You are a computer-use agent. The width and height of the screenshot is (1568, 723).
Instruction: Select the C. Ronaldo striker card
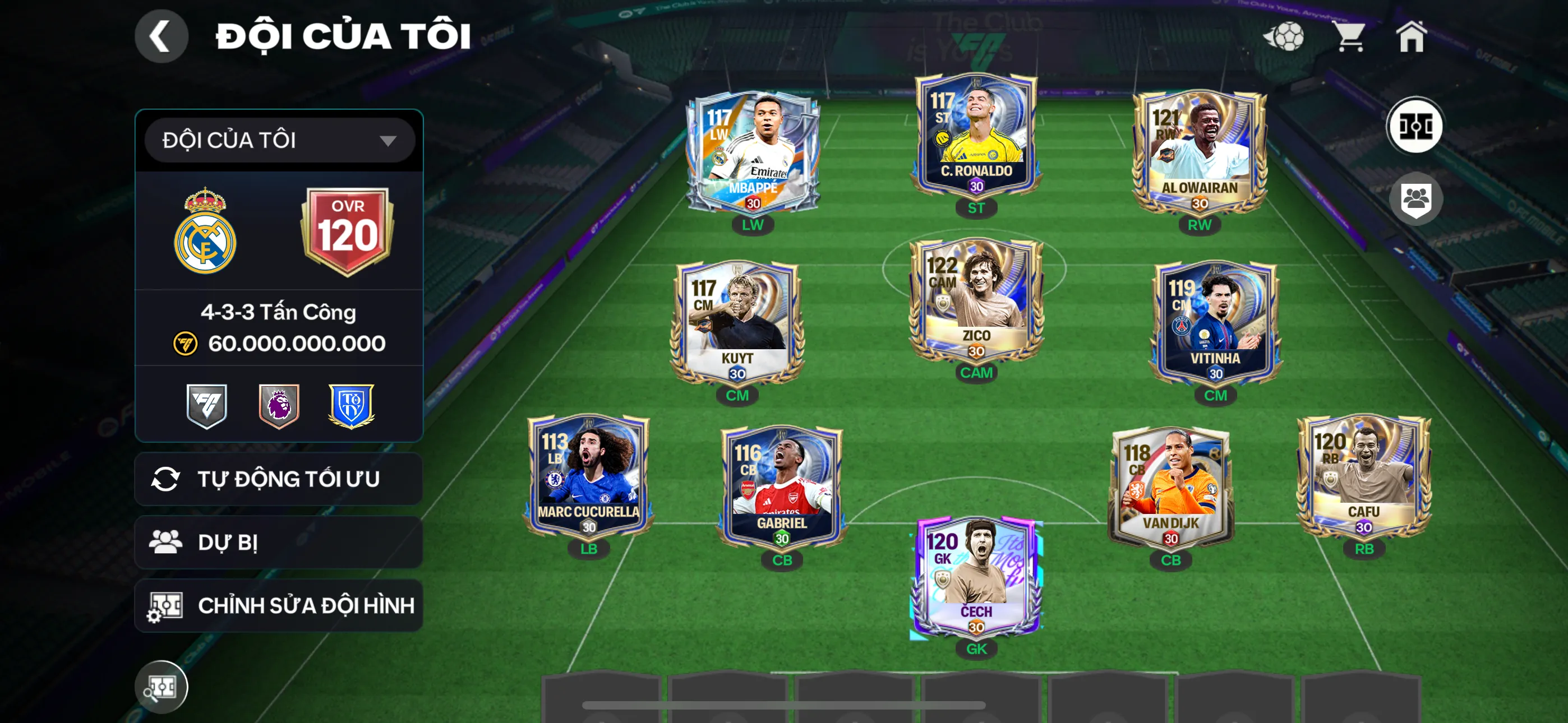pyautogui.click(x=976, y=137)
